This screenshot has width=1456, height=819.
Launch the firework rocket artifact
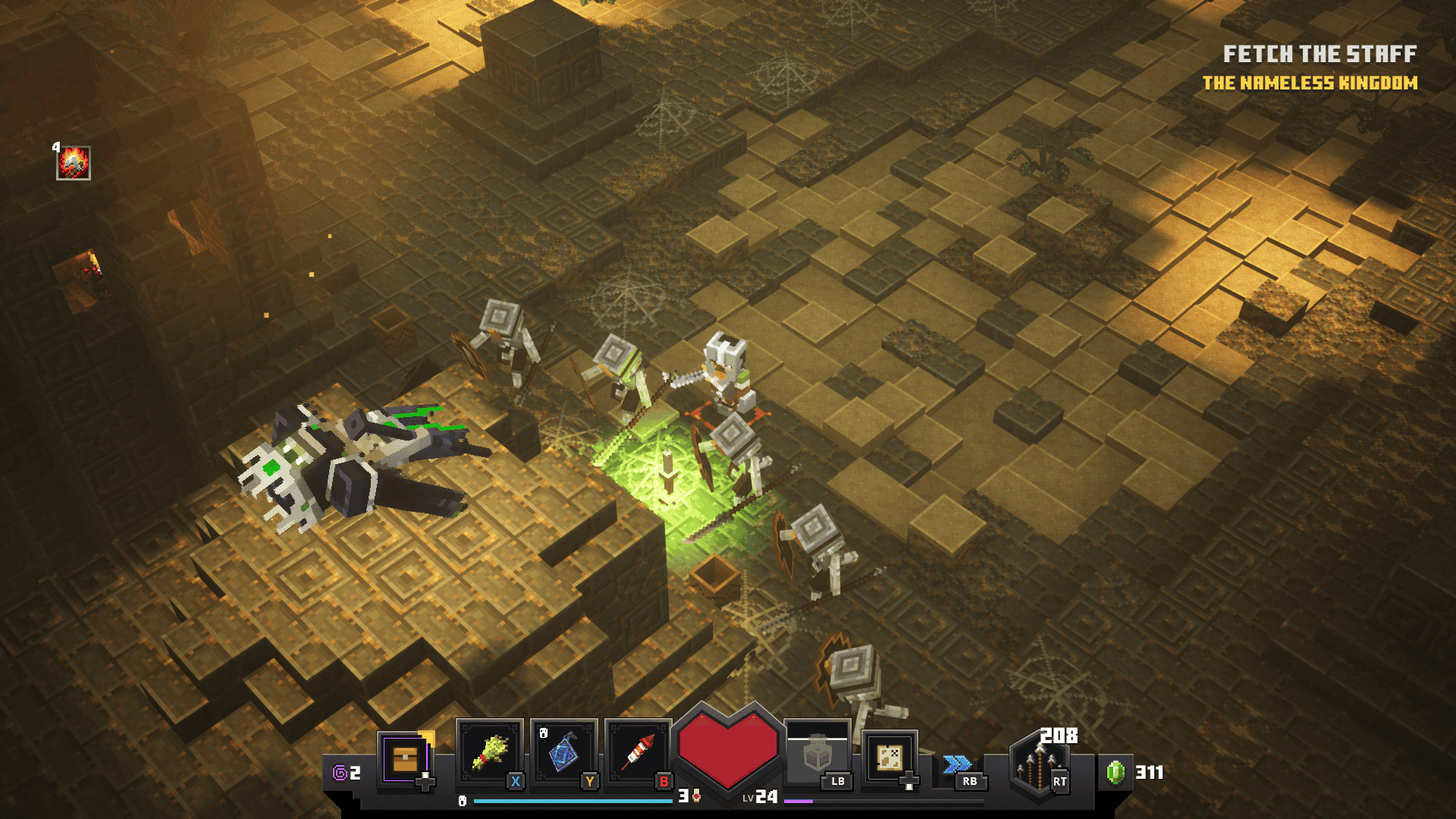[x=638, y=753]
